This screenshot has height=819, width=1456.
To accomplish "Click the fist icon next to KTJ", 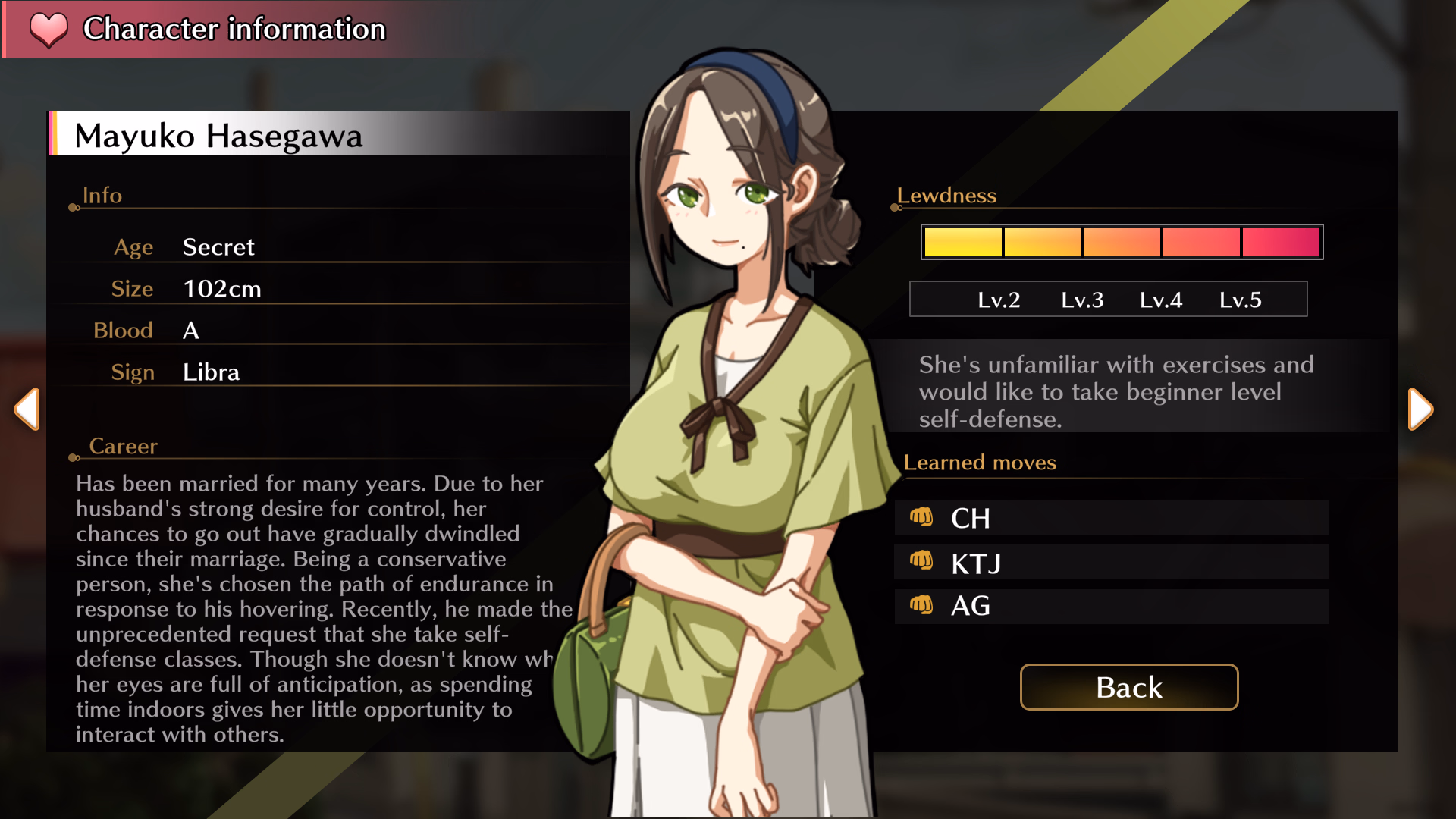I will pos(924,562).
